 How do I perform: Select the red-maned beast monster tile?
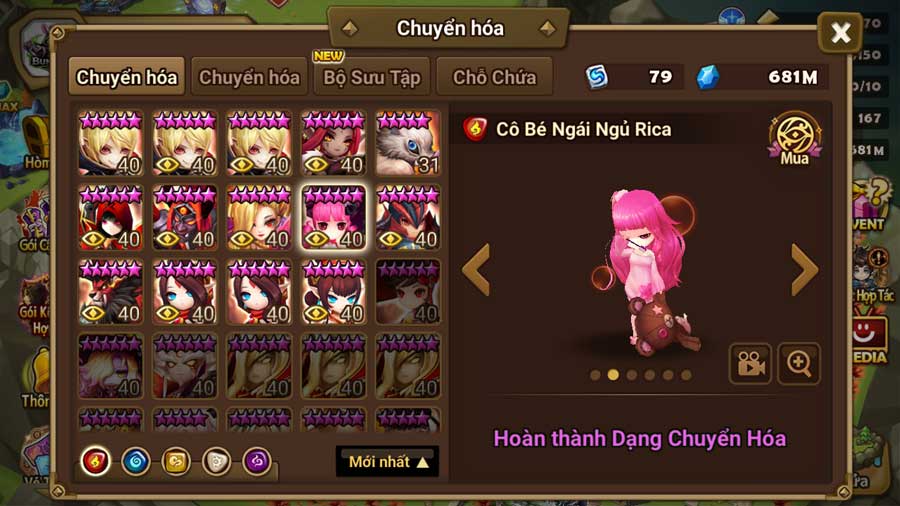coord(110,292)
